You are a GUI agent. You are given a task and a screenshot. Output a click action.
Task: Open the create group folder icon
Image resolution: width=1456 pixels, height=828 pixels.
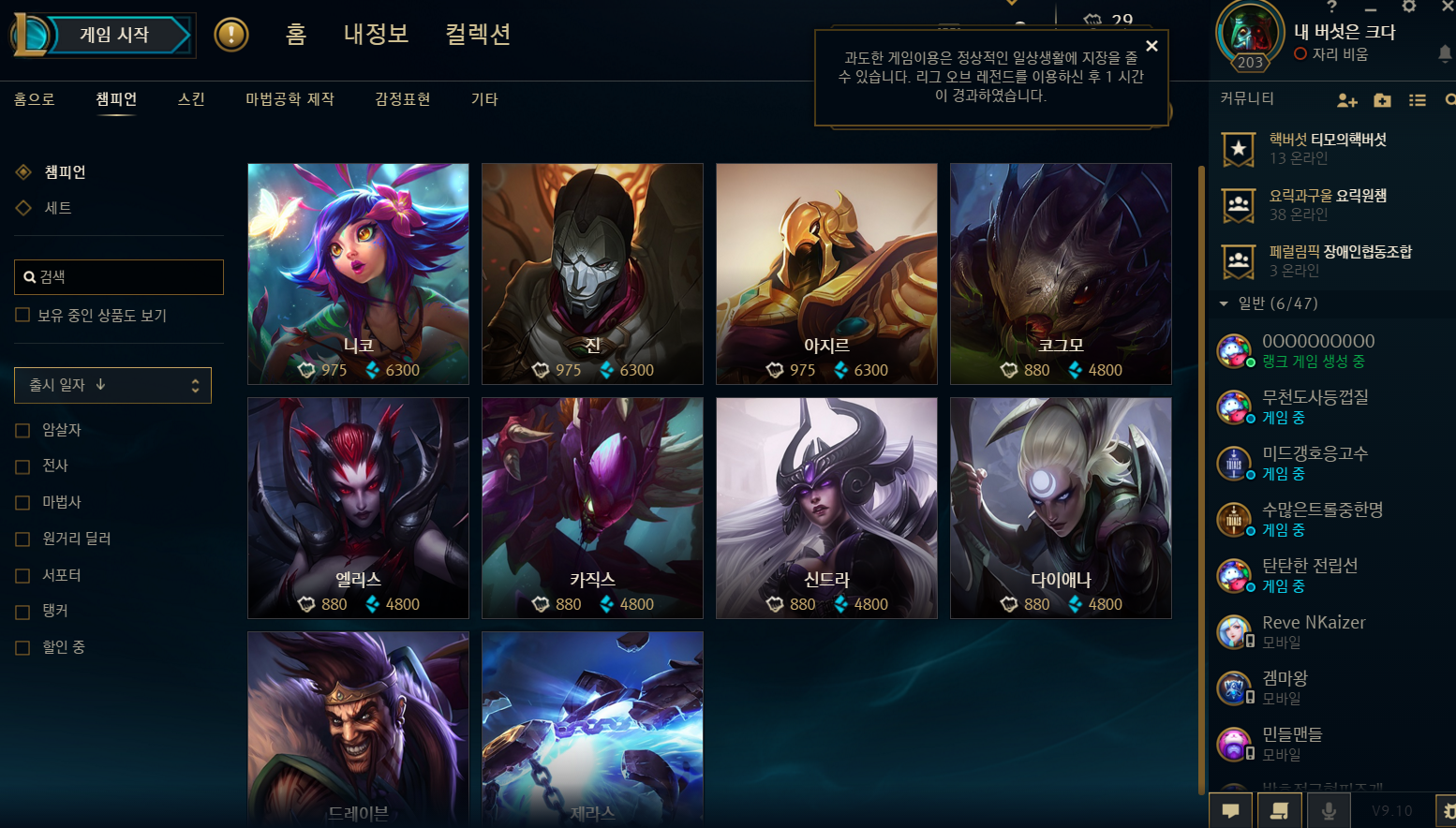click(1383, 100)
